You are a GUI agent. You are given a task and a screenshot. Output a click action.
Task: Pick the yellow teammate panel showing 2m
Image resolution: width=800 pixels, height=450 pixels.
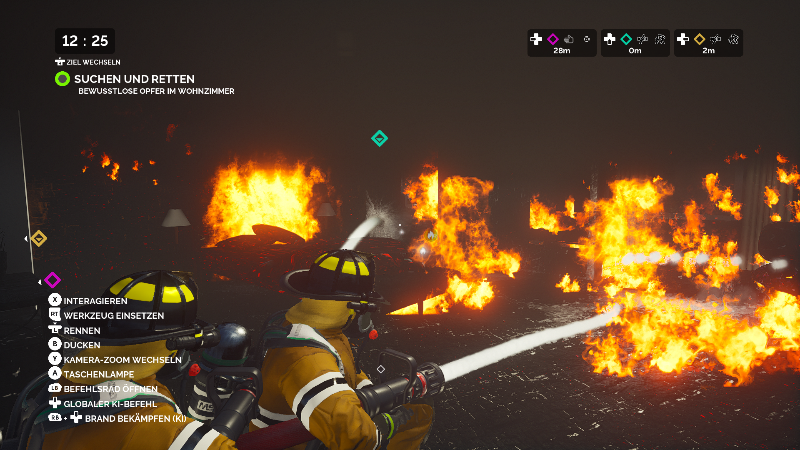coord(708,43)
